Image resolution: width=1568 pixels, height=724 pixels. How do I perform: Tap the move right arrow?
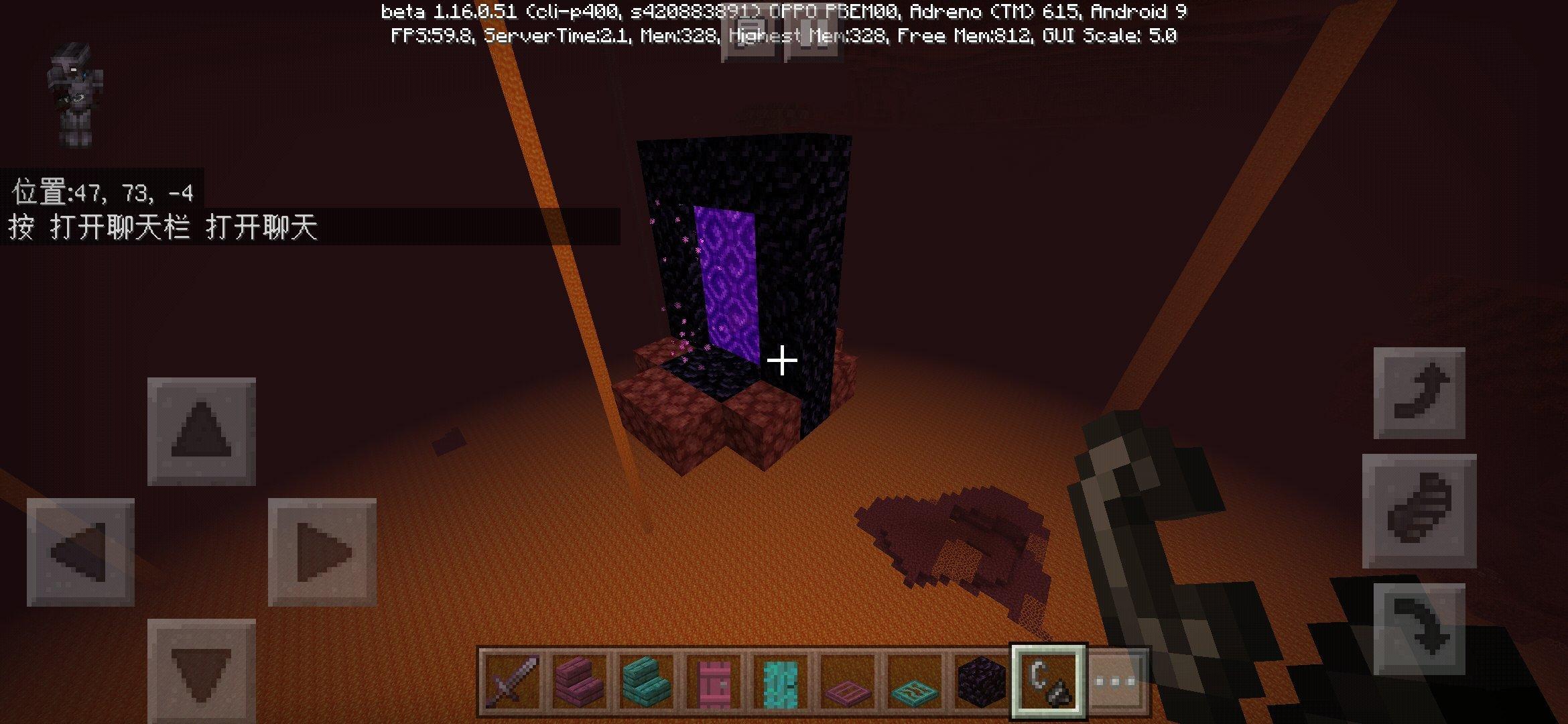point(322,552)
